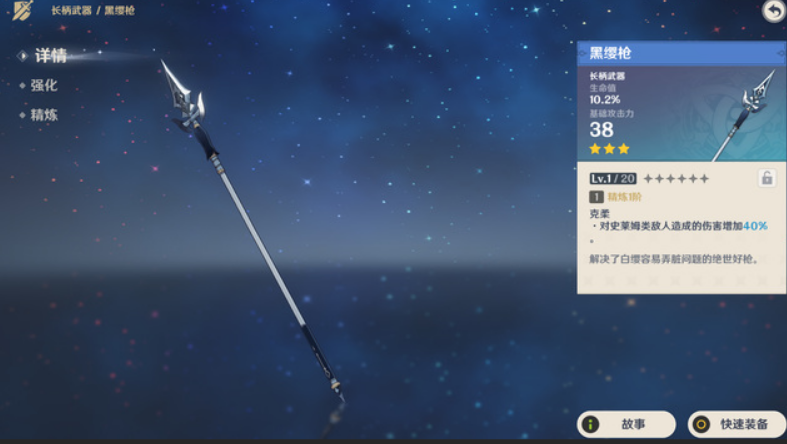Open the 强化 enhance tab

coord(43,86)
